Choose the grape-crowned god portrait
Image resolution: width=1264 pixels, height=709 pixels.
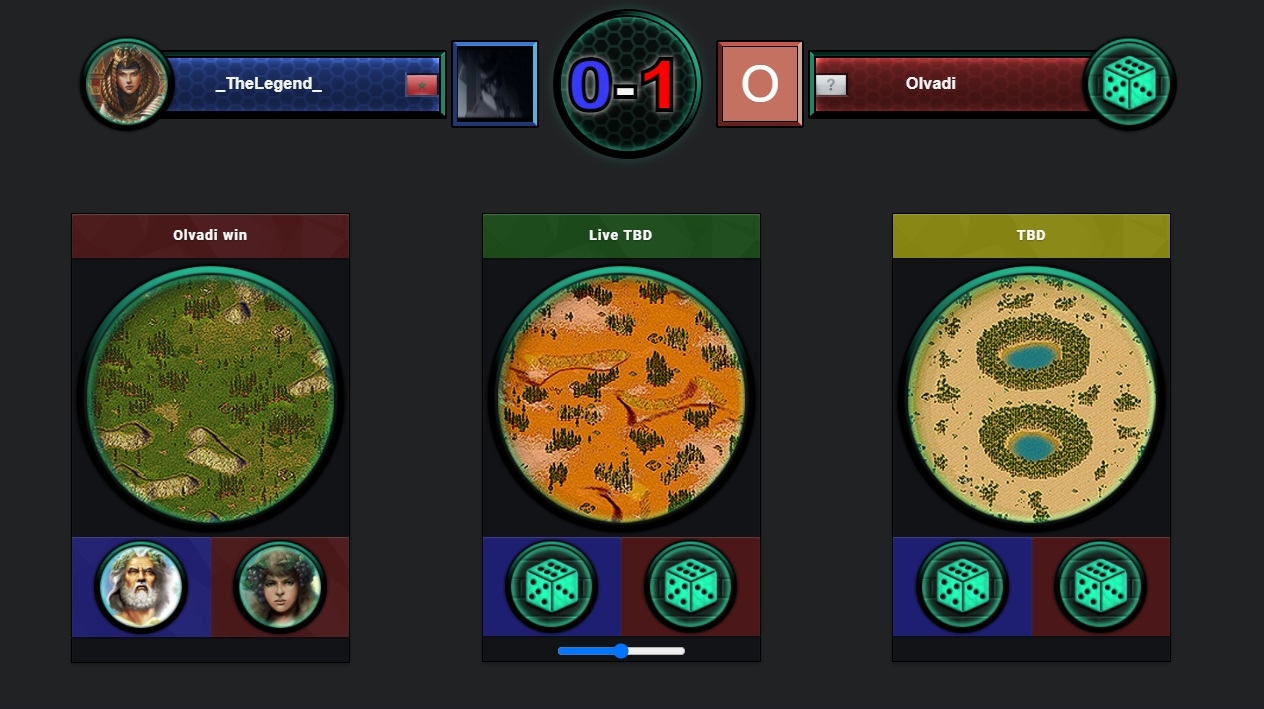click(279, 588)
